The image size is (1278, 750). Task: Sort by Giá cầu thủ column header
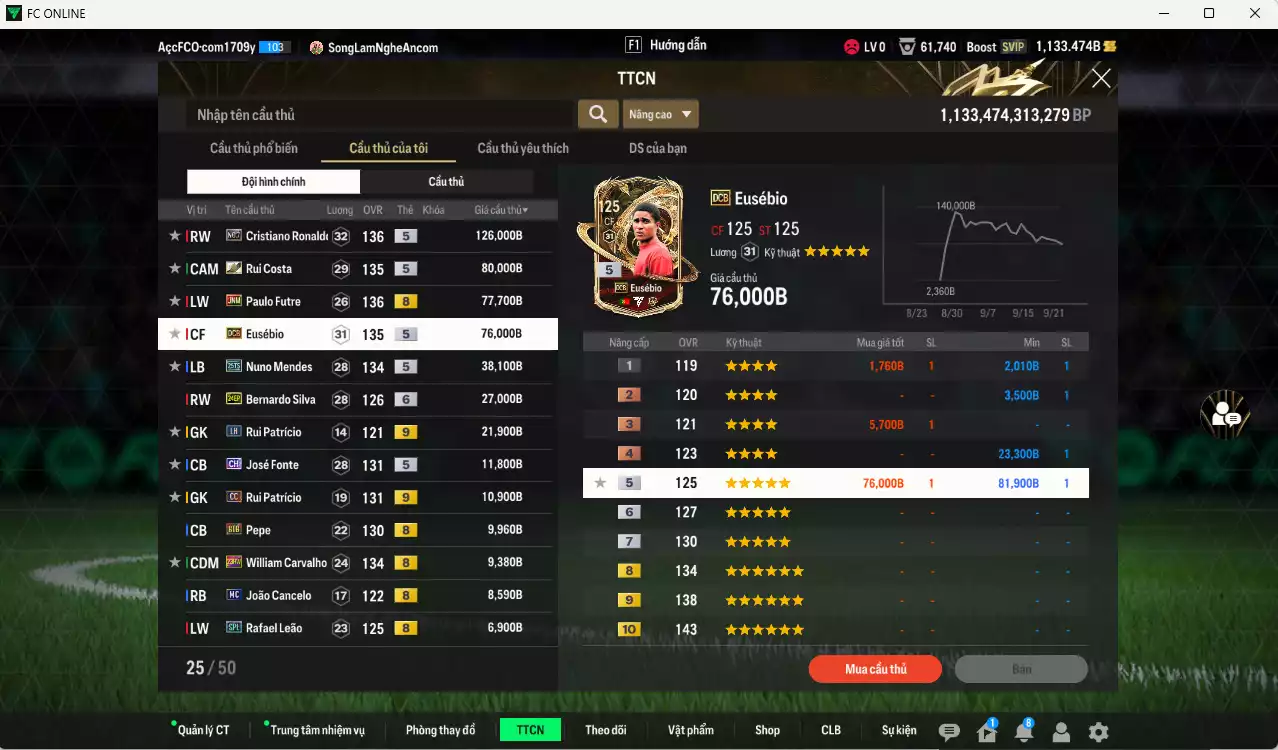coord(501,210)
